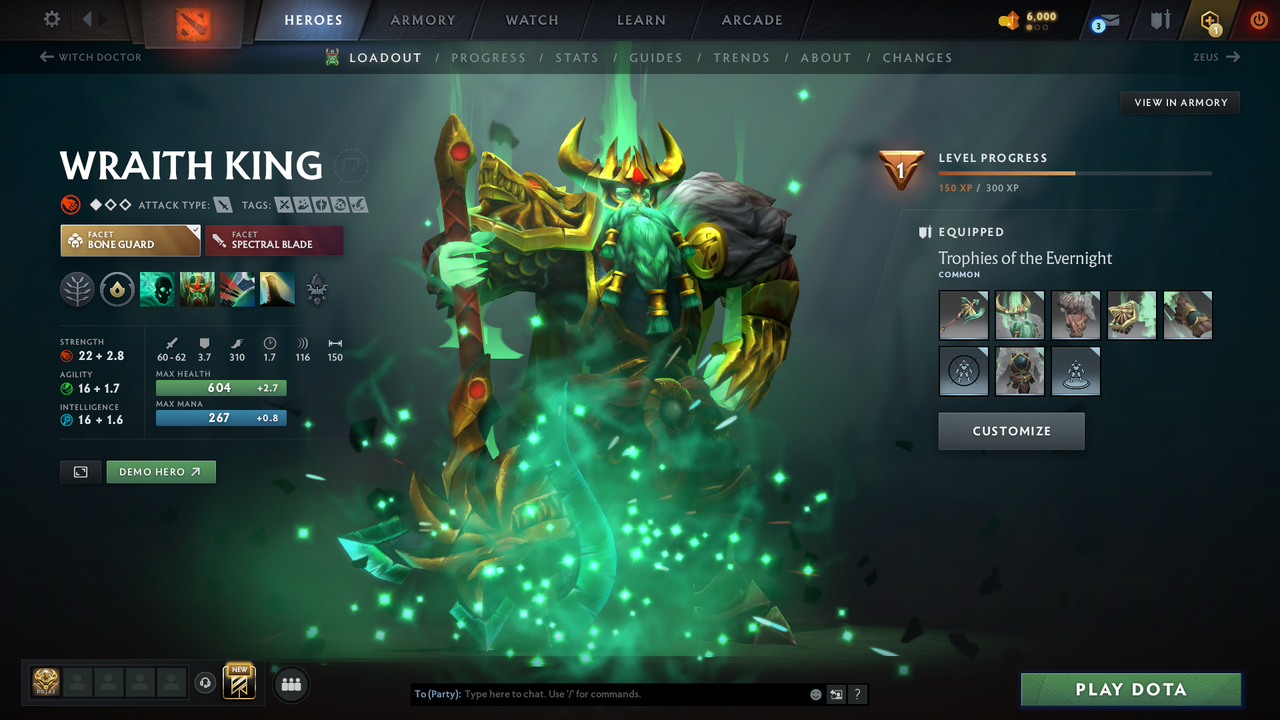Open the Wraithfire Blast ability icon
Viewport: 1280px width, 720px height.
click(x=157, y=289)
